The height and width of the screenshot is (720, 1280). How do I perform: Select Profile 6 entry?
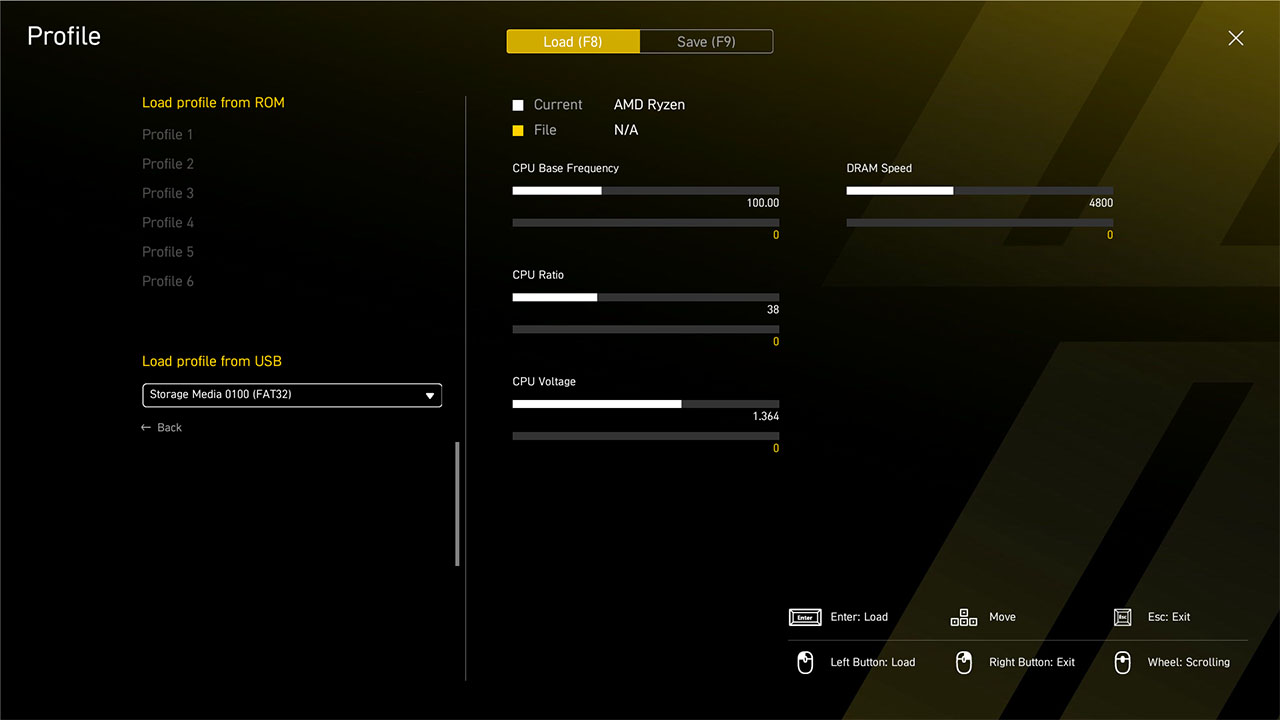pyautogui.click(x=168, y=281)
